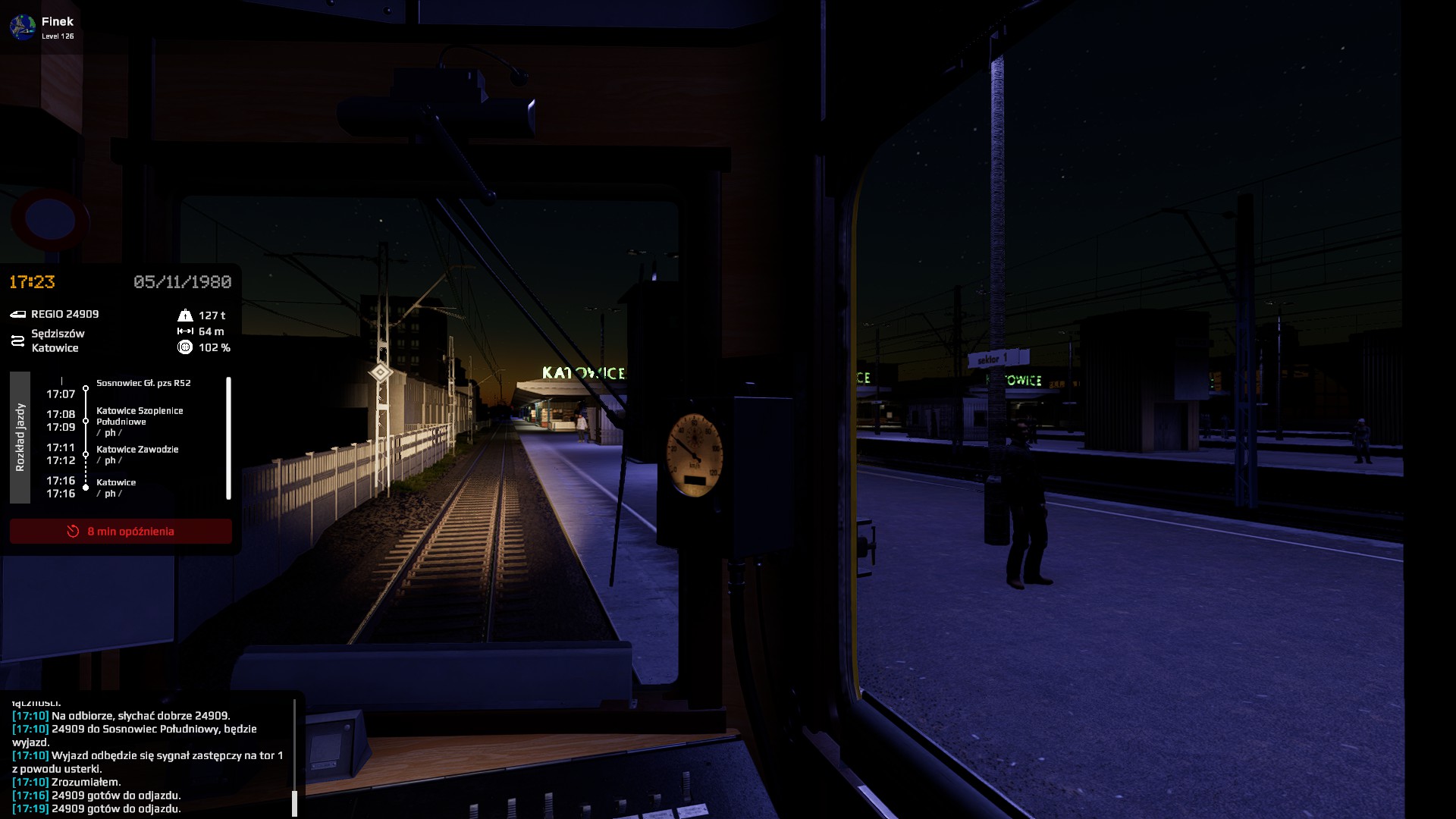Toggle the Rozkład jazdy timetable tab
The height and width of the screenshot is (819, 1456).
point(20,438)
